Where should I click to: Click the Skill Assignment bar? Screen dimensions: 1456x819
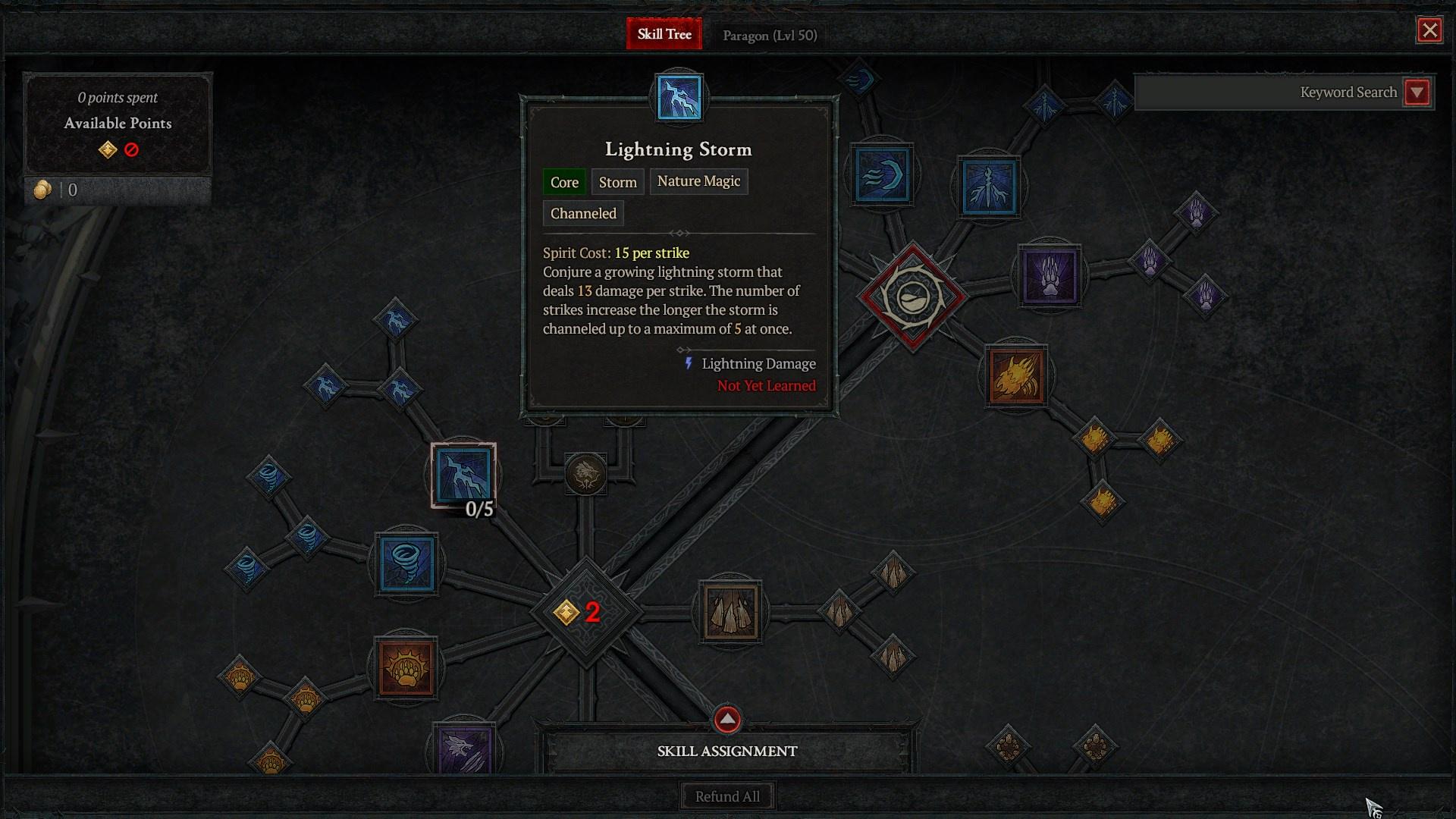coord(727,752)
